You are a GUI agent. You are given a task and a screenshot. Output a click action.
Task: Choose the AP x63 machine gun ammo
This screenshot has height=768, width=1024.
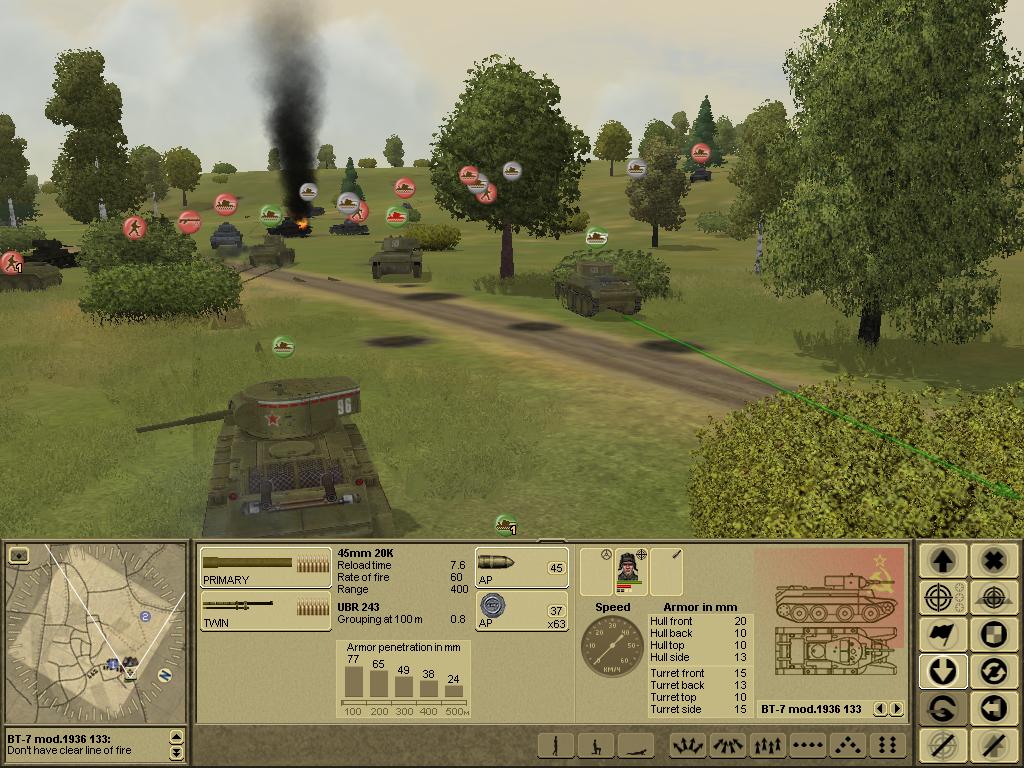(521, 610)
